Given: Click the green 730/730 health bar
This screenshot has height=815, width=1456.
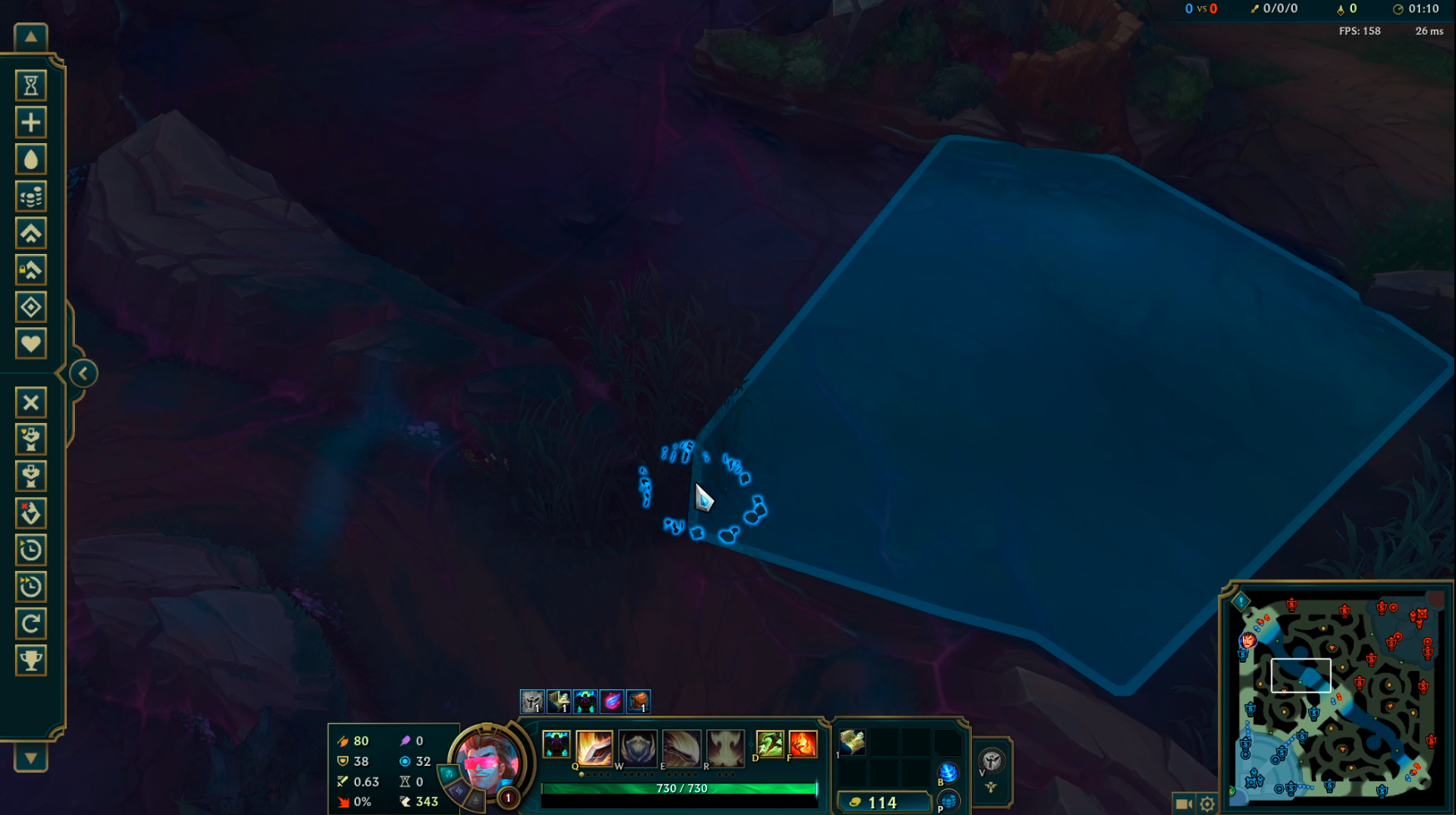Looking at the screenshot, I should (x=678, y=788).
